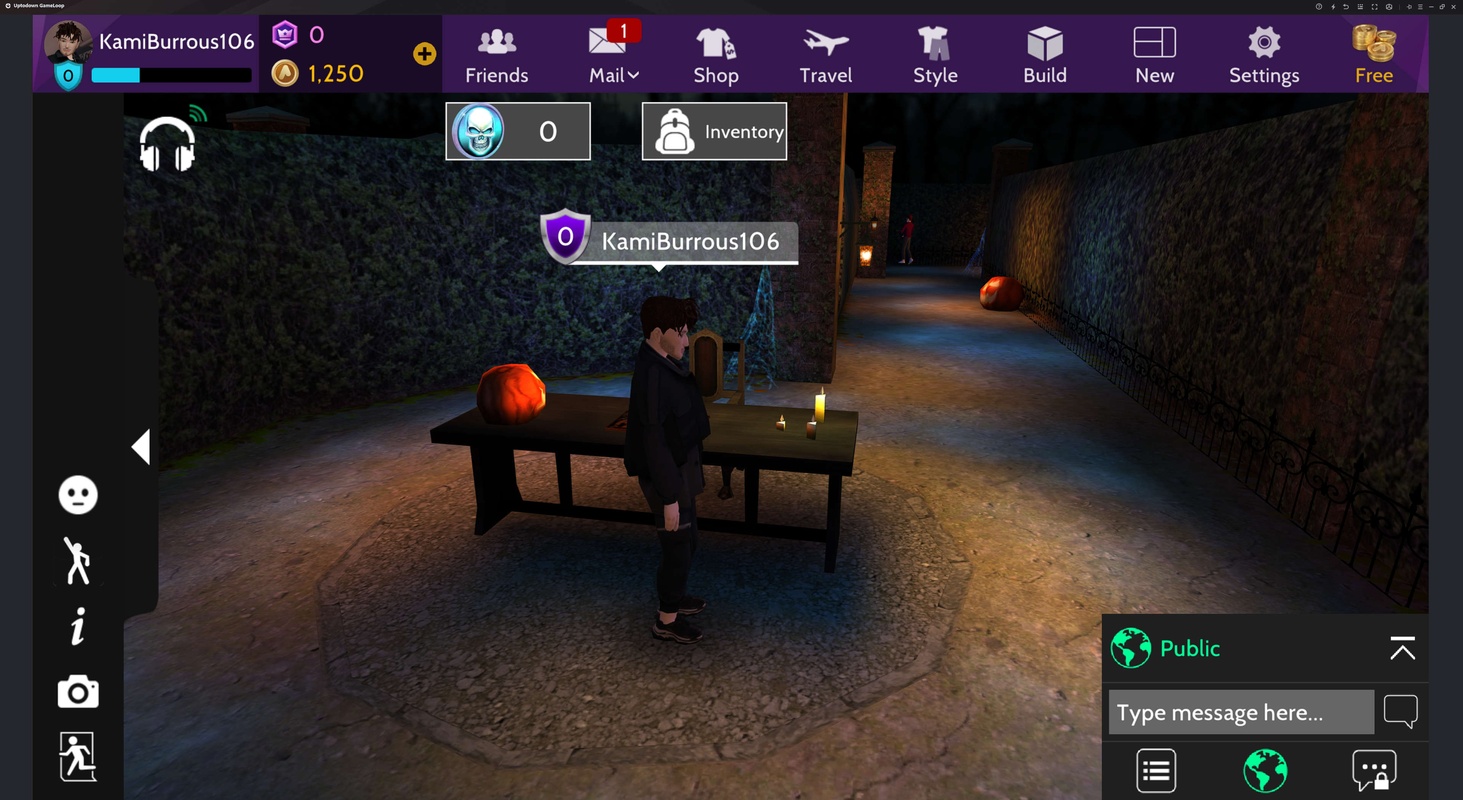The height and width of the screenshot is (800, 1463).
Task: Open the Mail inbox
Action: click(x=613, y=56)
